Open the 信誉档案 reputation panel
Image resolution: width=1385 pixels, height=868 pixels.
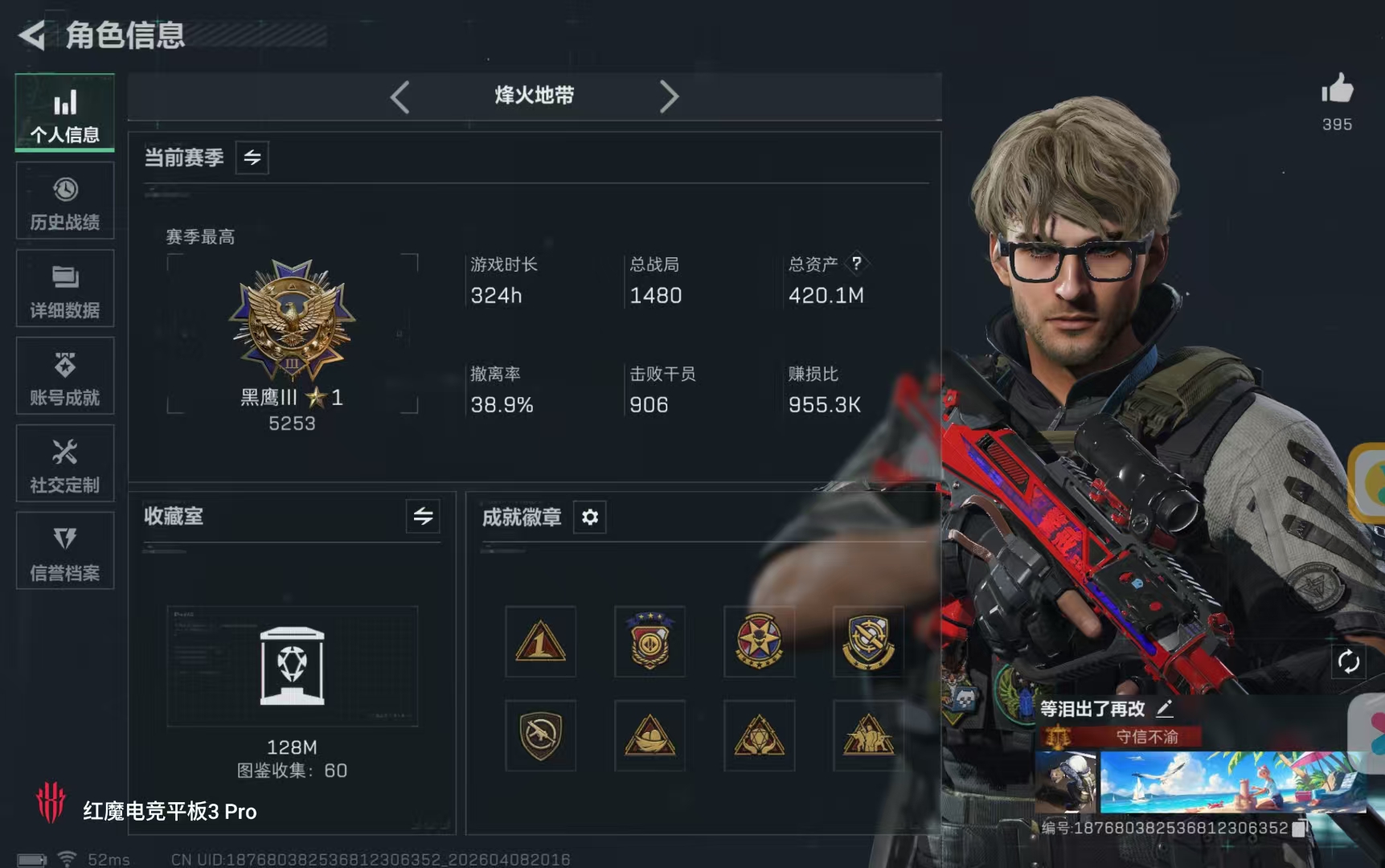coord(64,551)
